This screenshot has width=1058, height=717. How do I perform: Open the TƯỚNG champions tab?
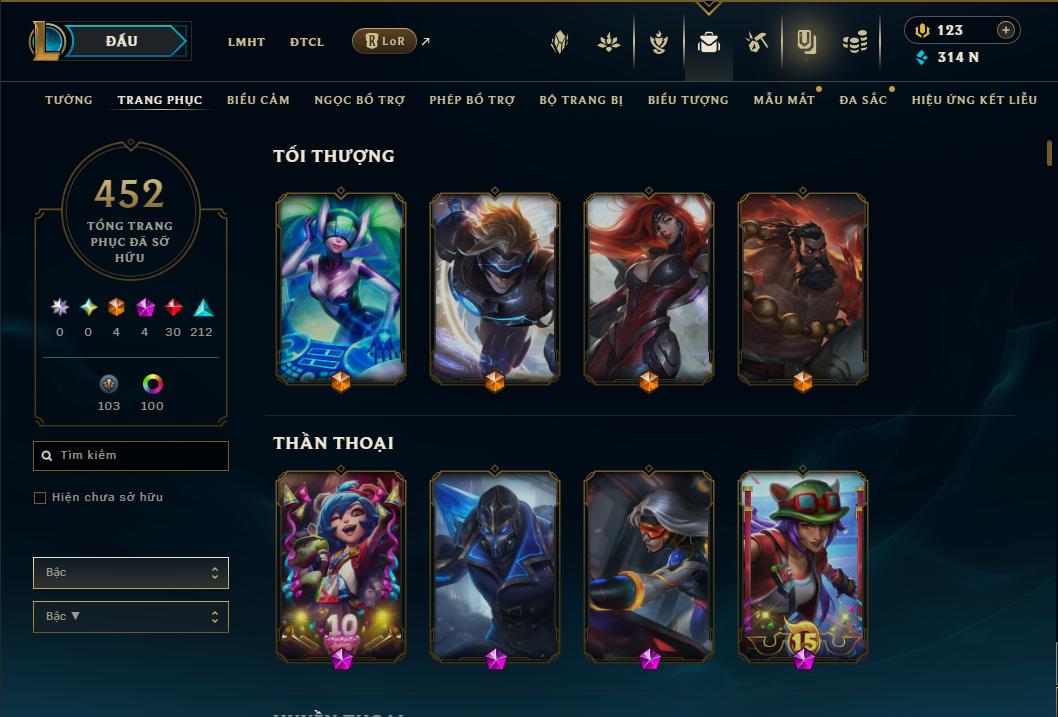click(x=69, y=100)
